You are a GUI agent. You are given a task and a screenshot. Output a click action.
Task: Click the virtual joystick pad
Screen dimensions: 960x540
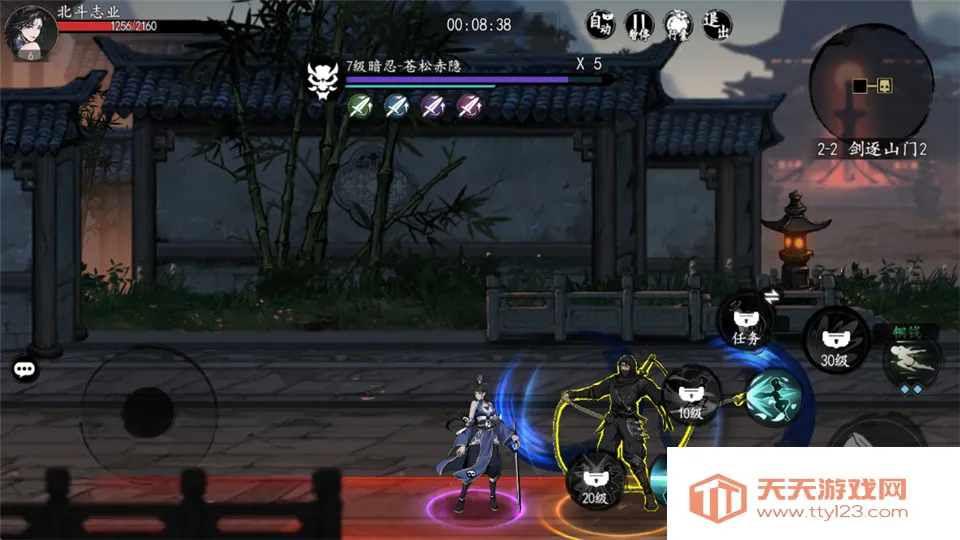coord(148,412)
